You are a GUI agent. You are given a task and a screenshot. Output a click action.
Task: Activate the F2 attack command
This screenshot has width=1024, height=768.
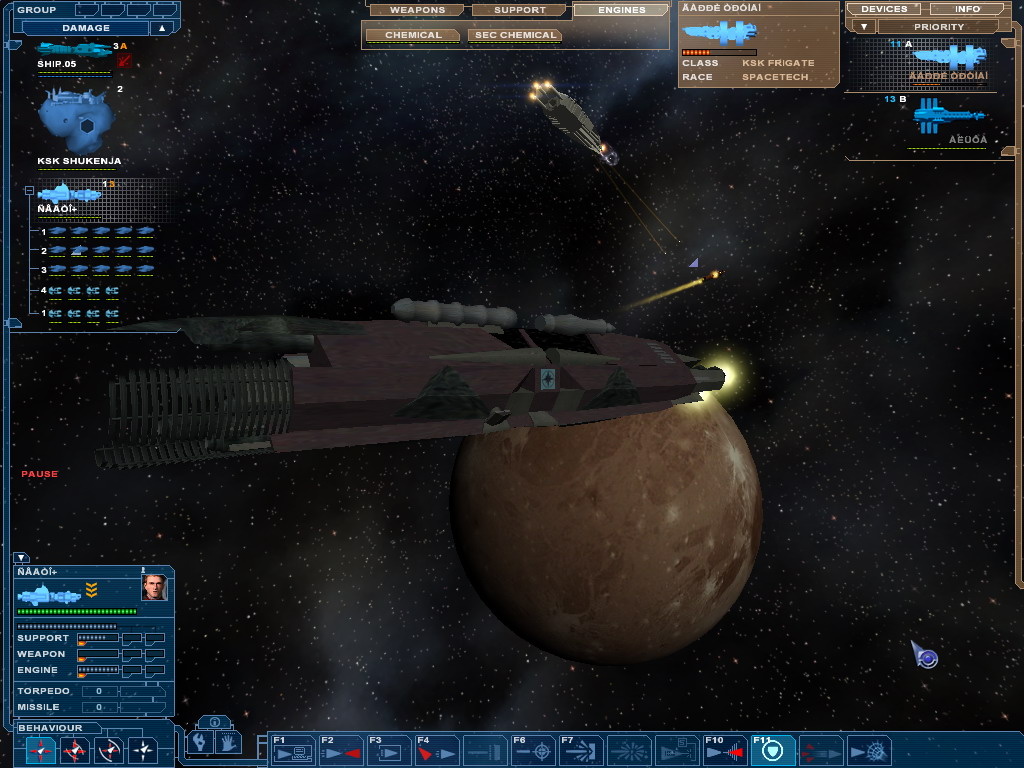pyautogui.click(x=340, y=750)
